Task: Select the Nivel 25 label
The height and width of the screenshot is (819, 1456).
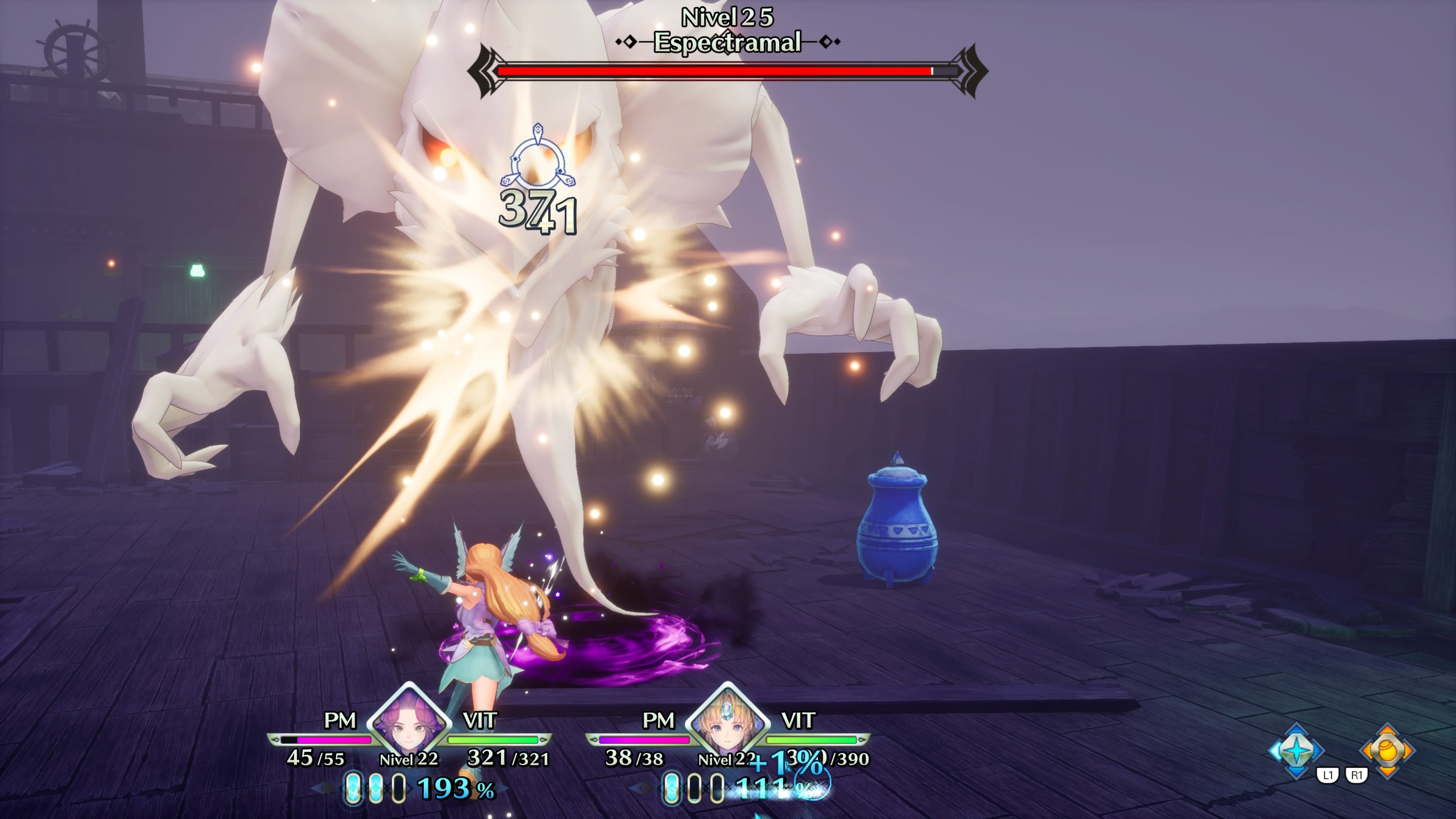Action: click(x=728, y=17)
